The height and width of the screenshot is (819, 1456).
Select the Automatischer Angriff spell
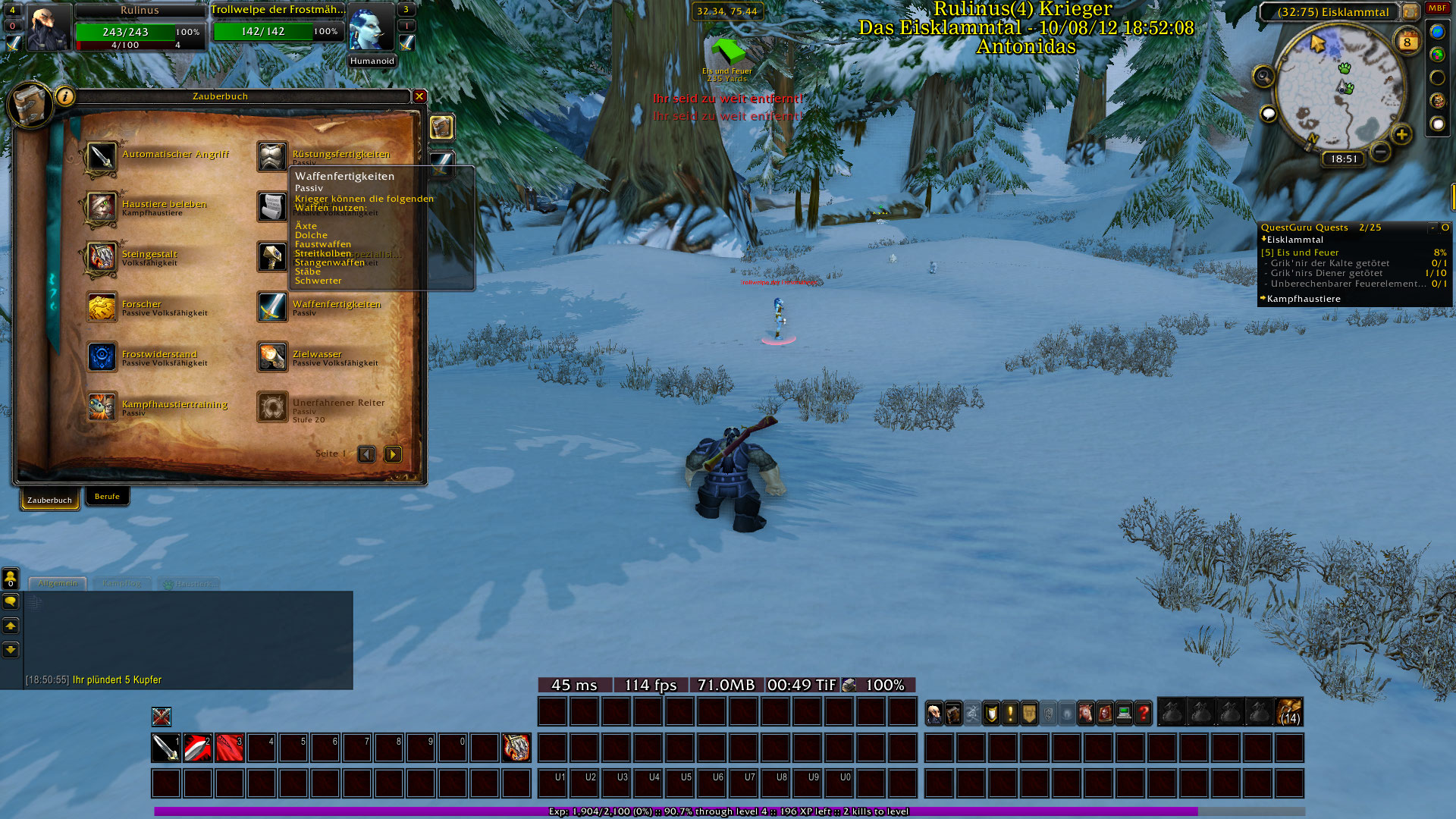pos(102,157)
